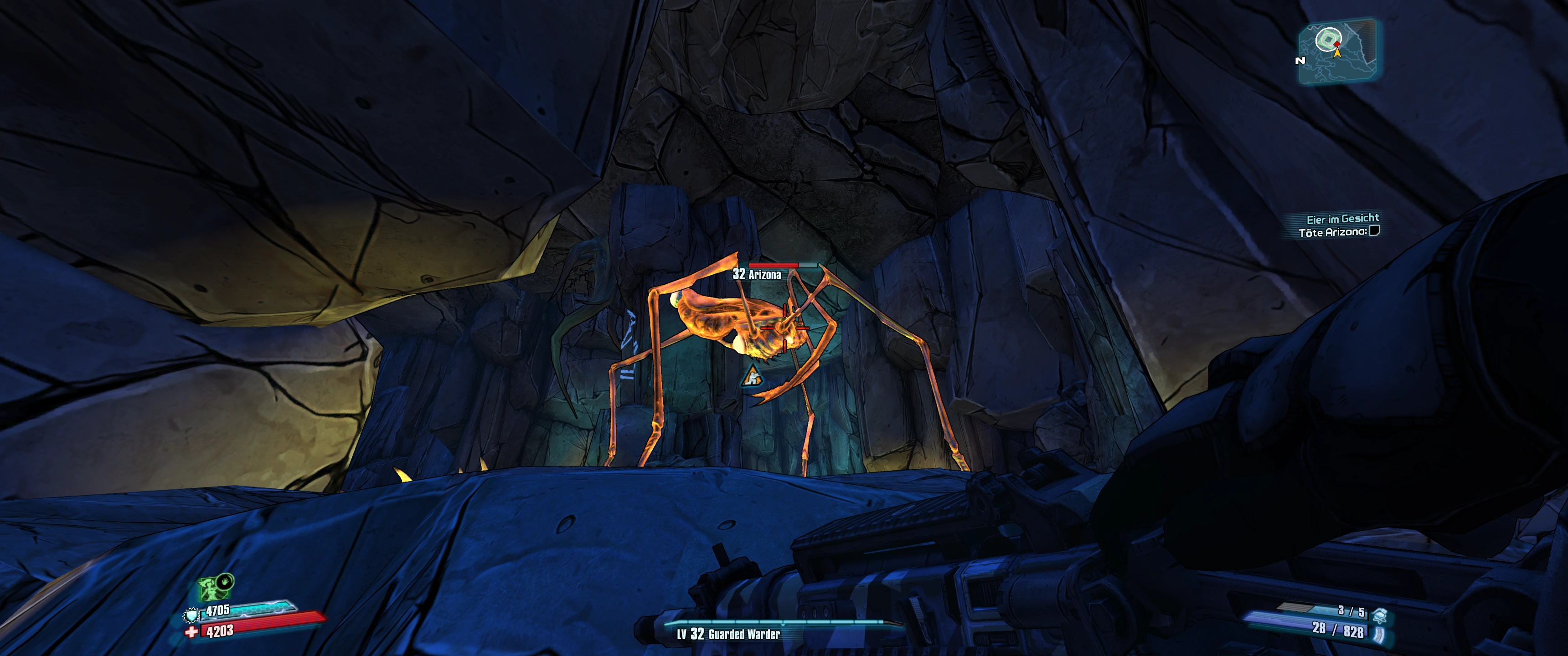Tick the Töte Arizona objective checkbox
Viewport: 1568px width, 656px height.
point(1374,231)
